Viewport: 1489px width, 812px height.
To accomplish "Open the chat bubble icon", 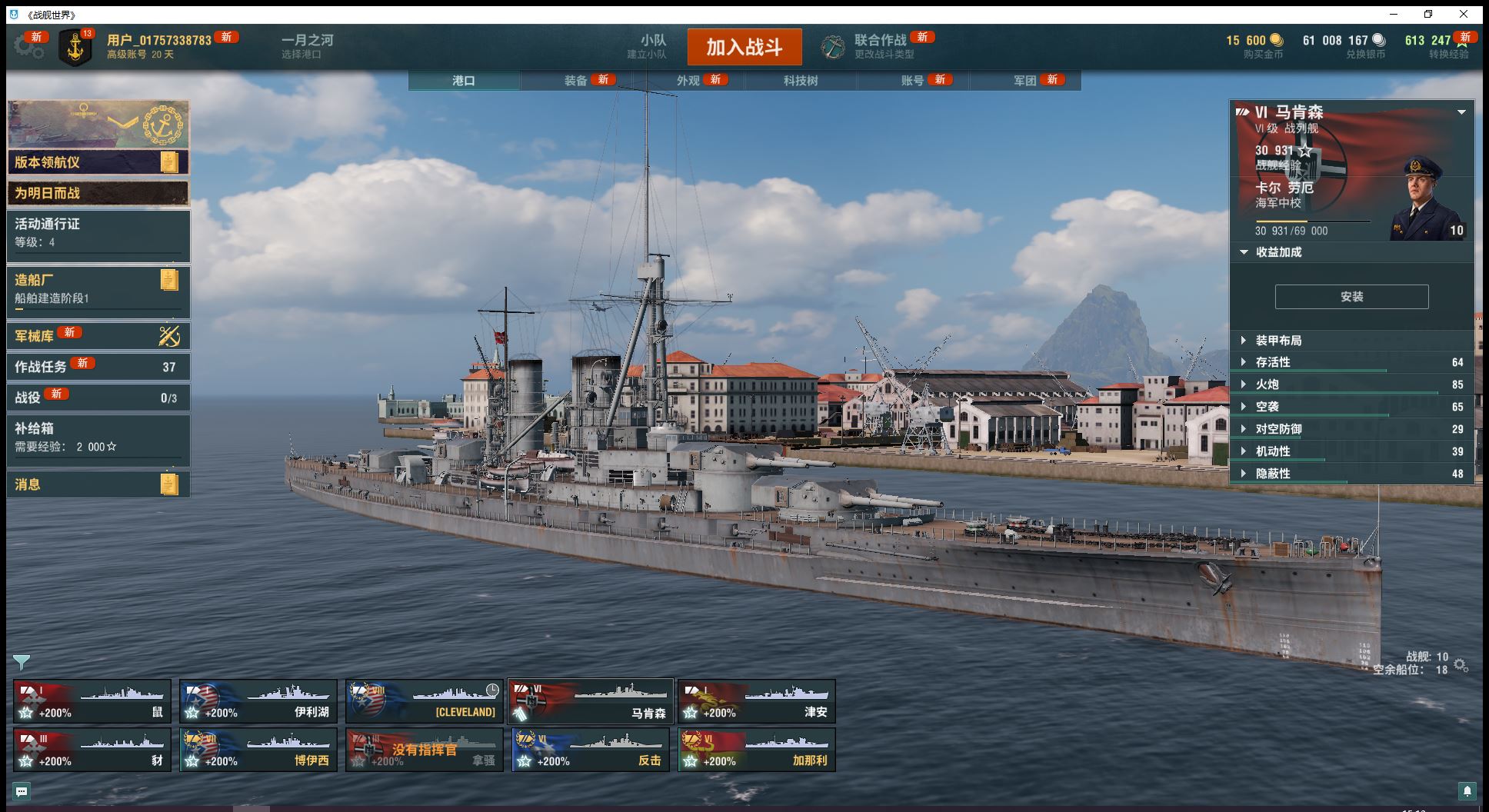I will coord(22,790).
